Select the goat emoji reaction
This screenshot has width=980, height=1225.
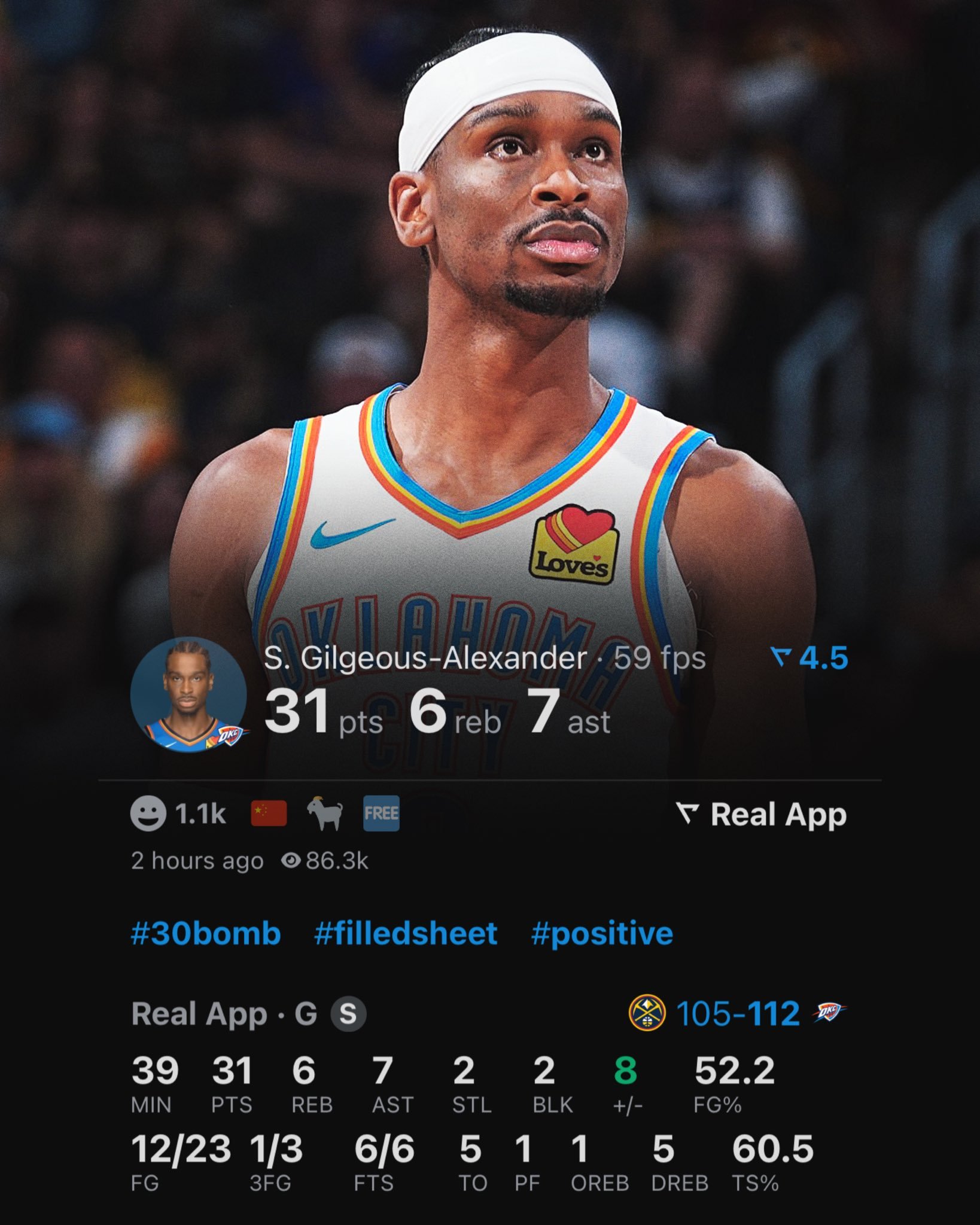(x=325, y=815)
